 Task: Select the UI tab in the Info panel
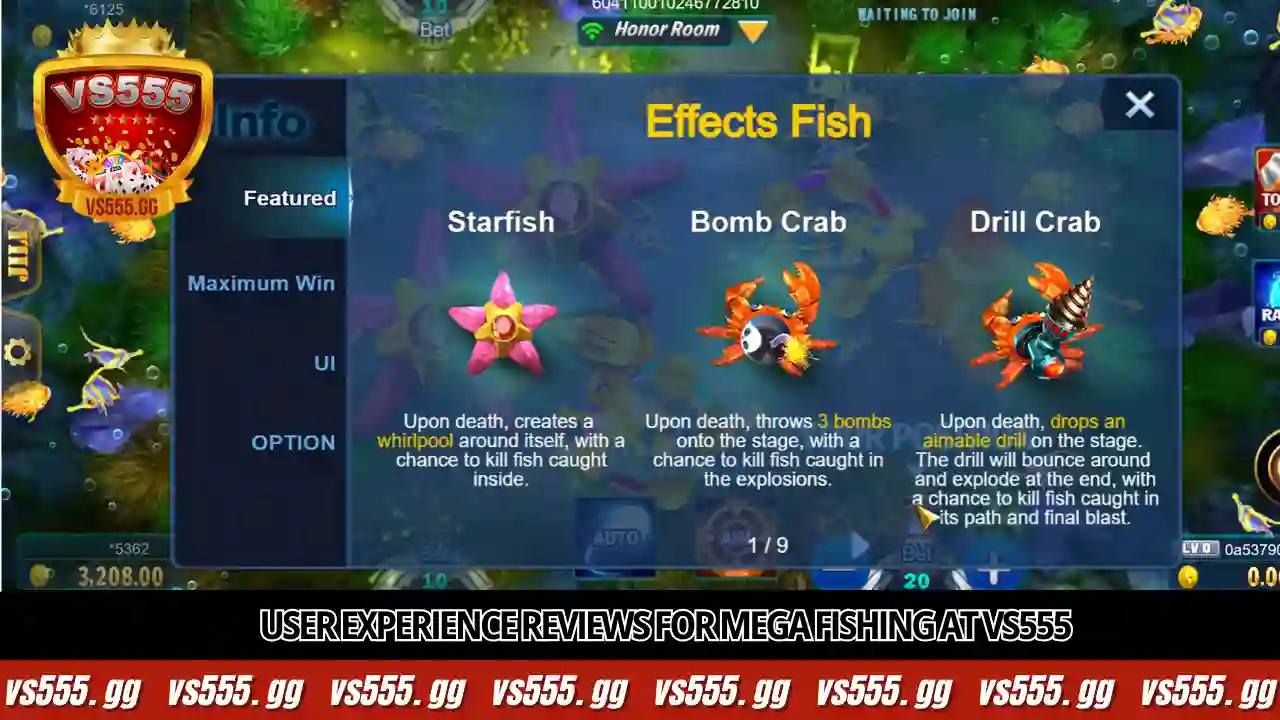[x=324, y=363]
